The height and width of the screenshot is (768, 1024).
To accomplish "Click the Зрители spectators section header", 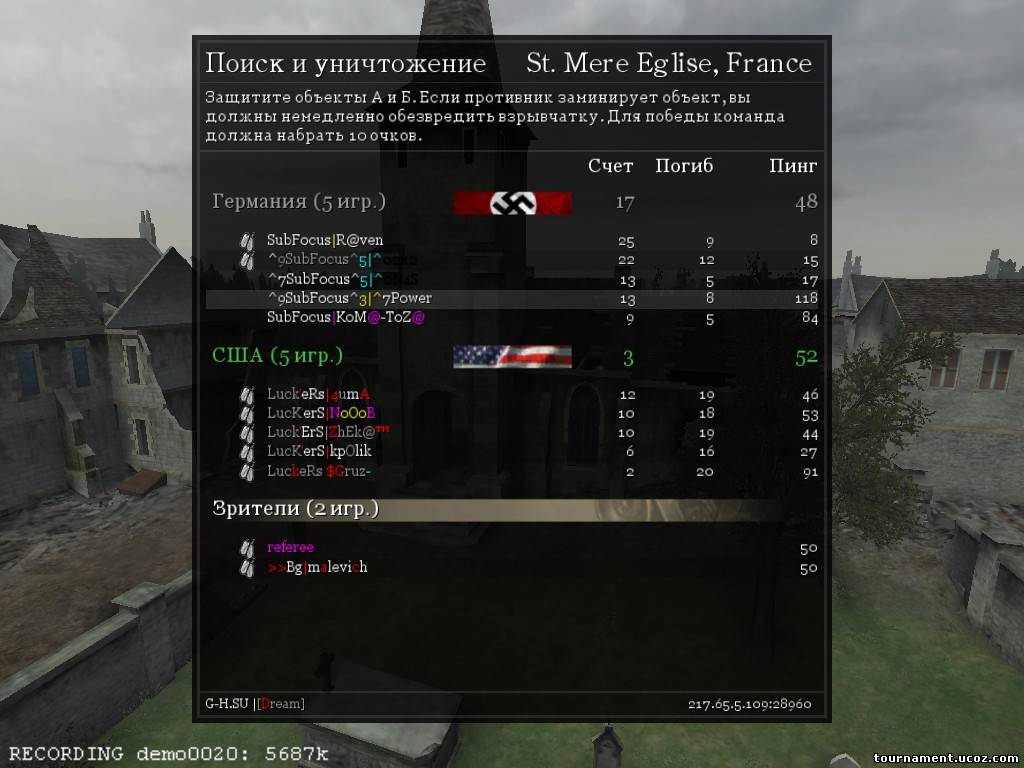I will click(x=295, y=509).
